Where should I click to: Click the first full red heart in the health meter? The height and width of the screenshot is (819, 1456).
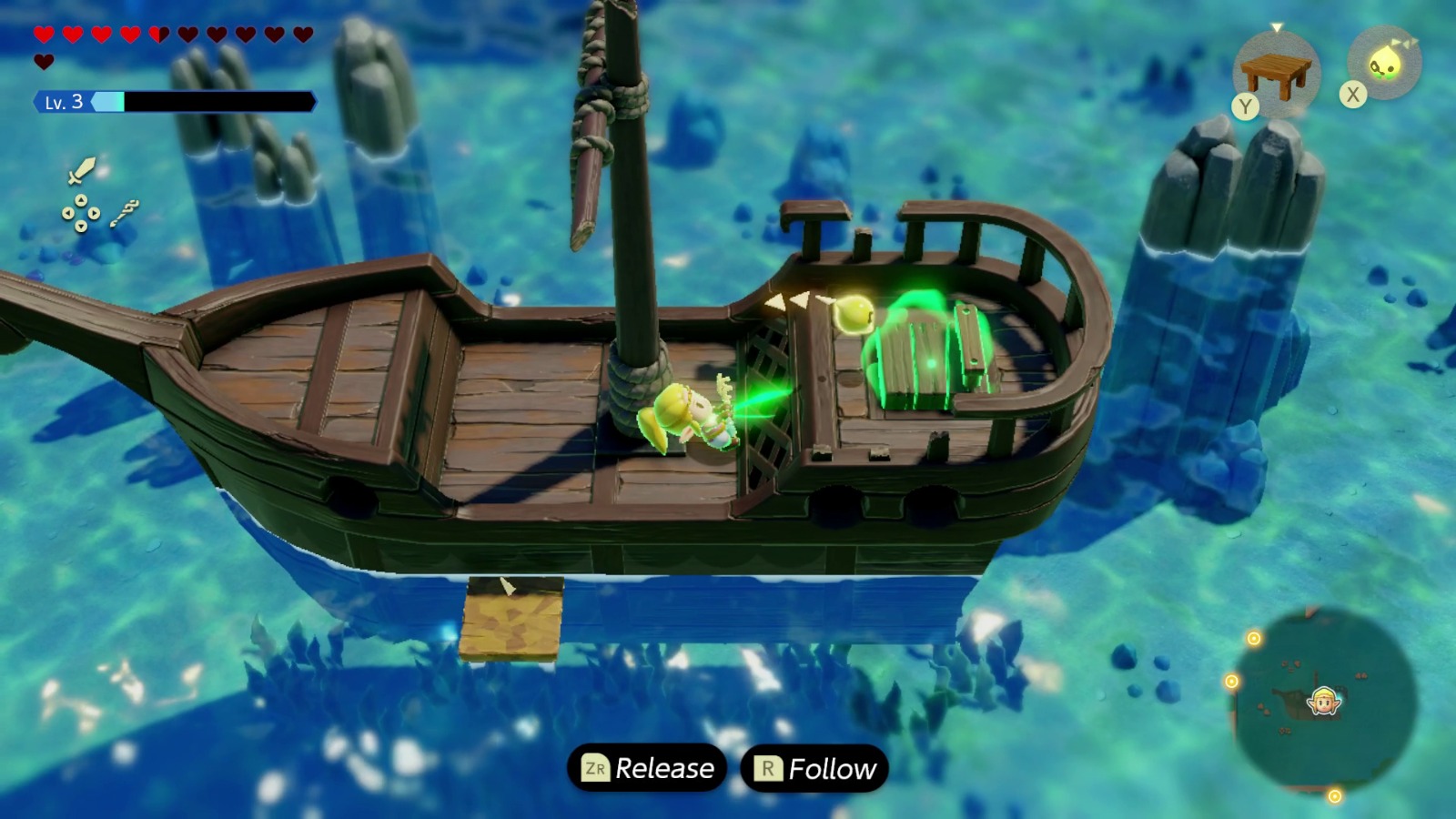[x=45, y=35]
